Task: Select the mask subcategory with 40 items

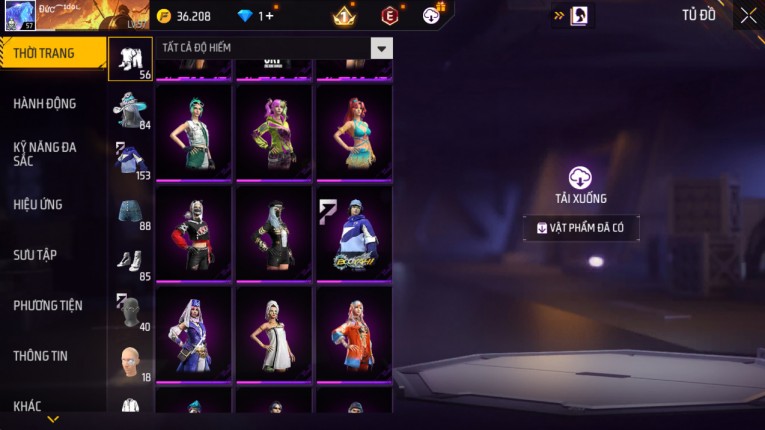Action: 130,313
